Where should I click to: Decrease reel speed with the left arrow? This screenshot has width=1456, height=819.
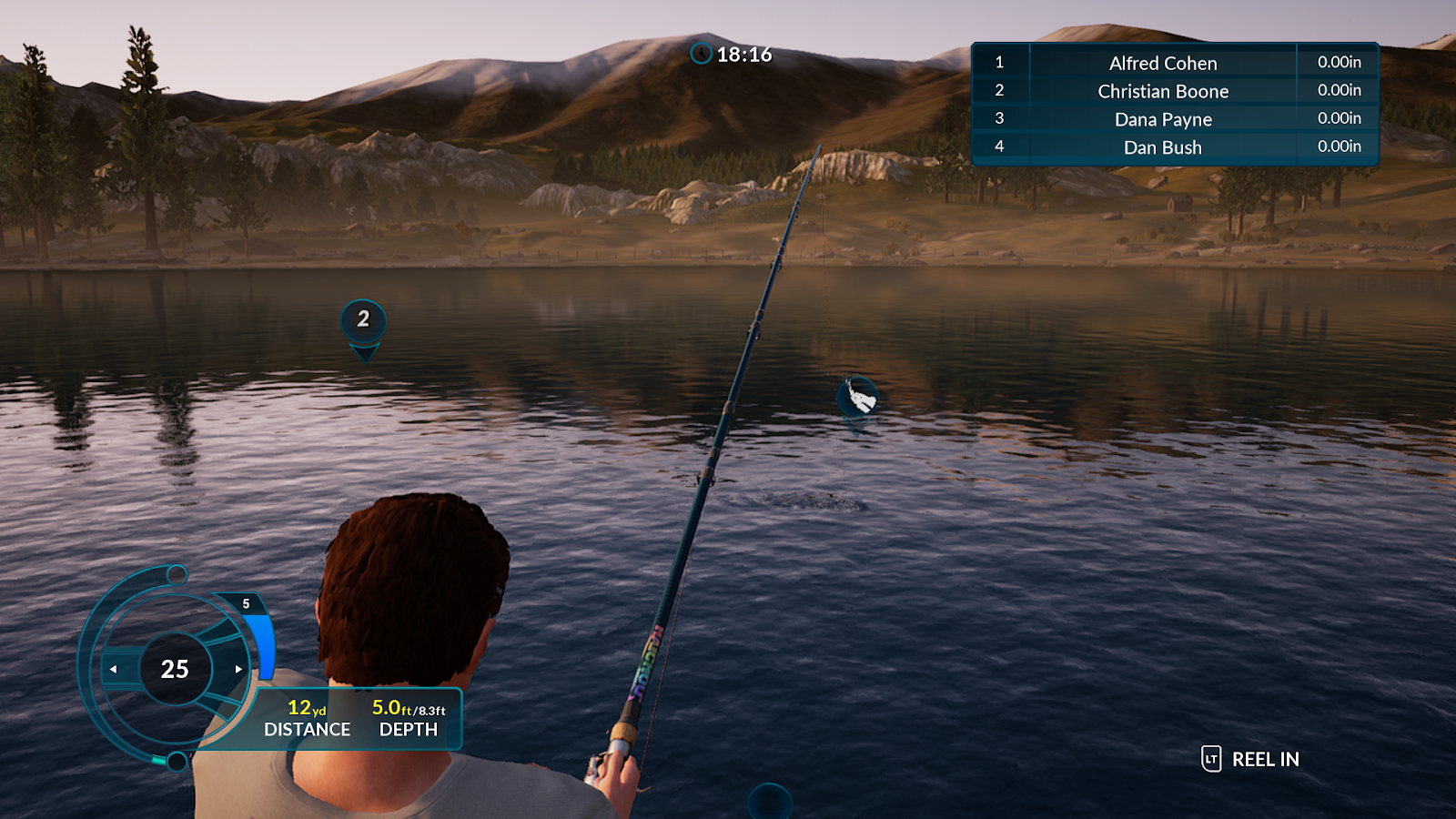coord(114,670)
